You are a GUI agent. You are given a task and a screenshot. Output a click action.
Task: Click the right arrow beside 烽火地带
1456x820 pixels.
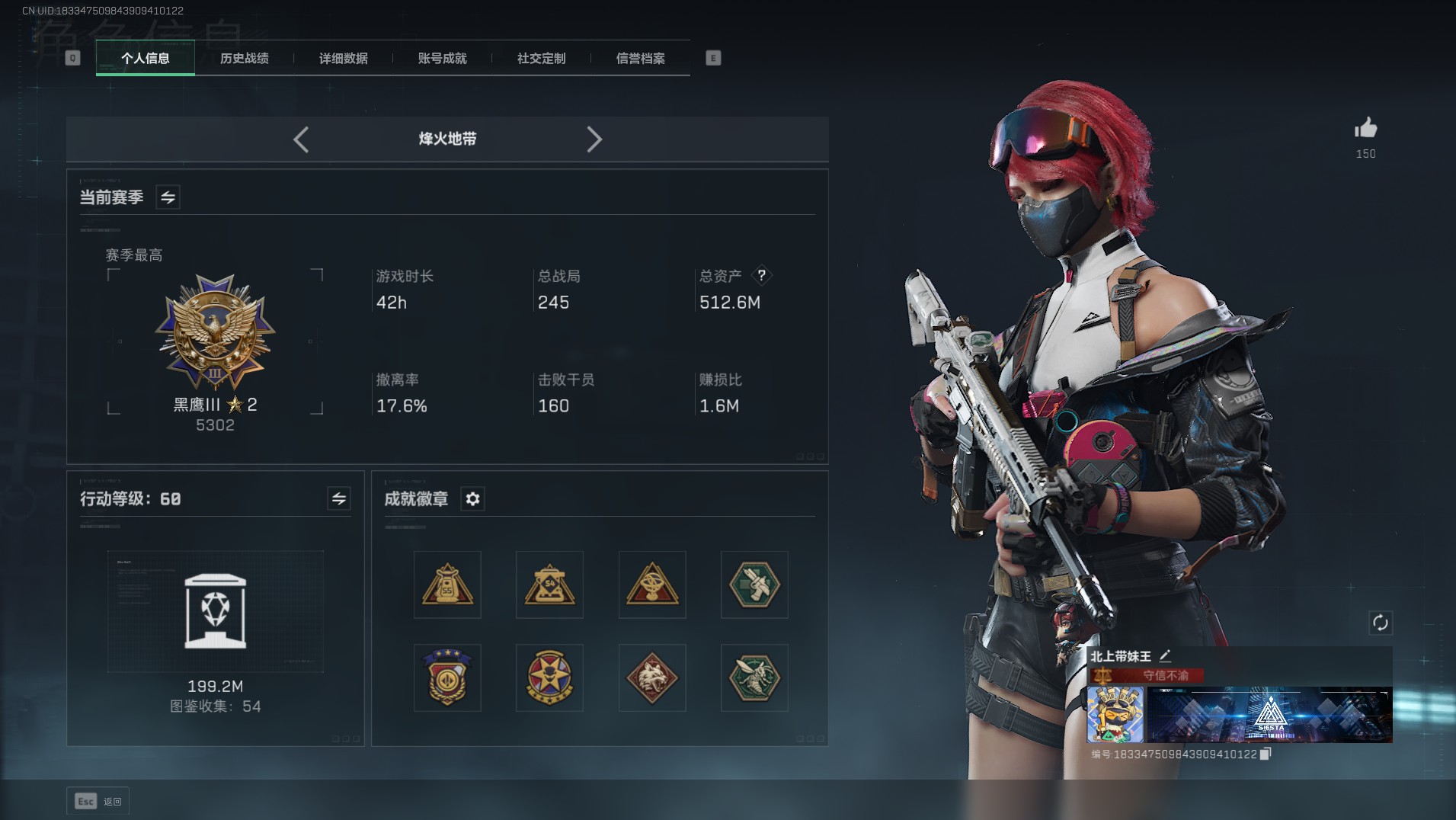[594, 139]
